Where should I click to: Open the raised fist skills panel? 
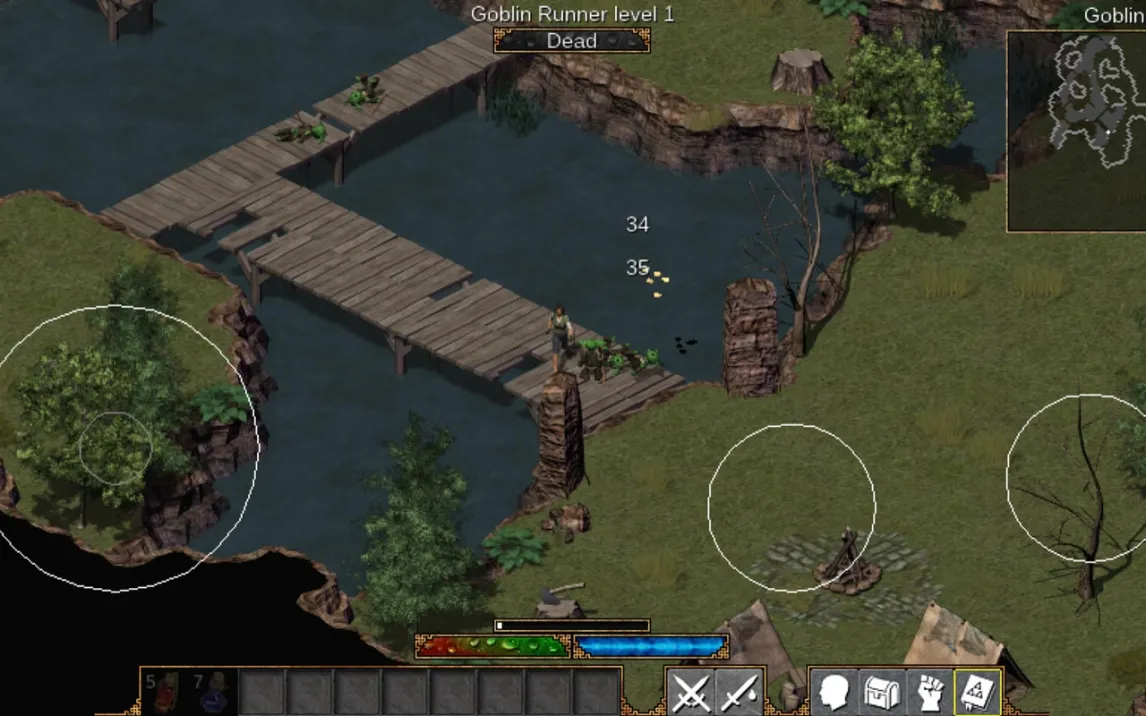tap(931, 692)
